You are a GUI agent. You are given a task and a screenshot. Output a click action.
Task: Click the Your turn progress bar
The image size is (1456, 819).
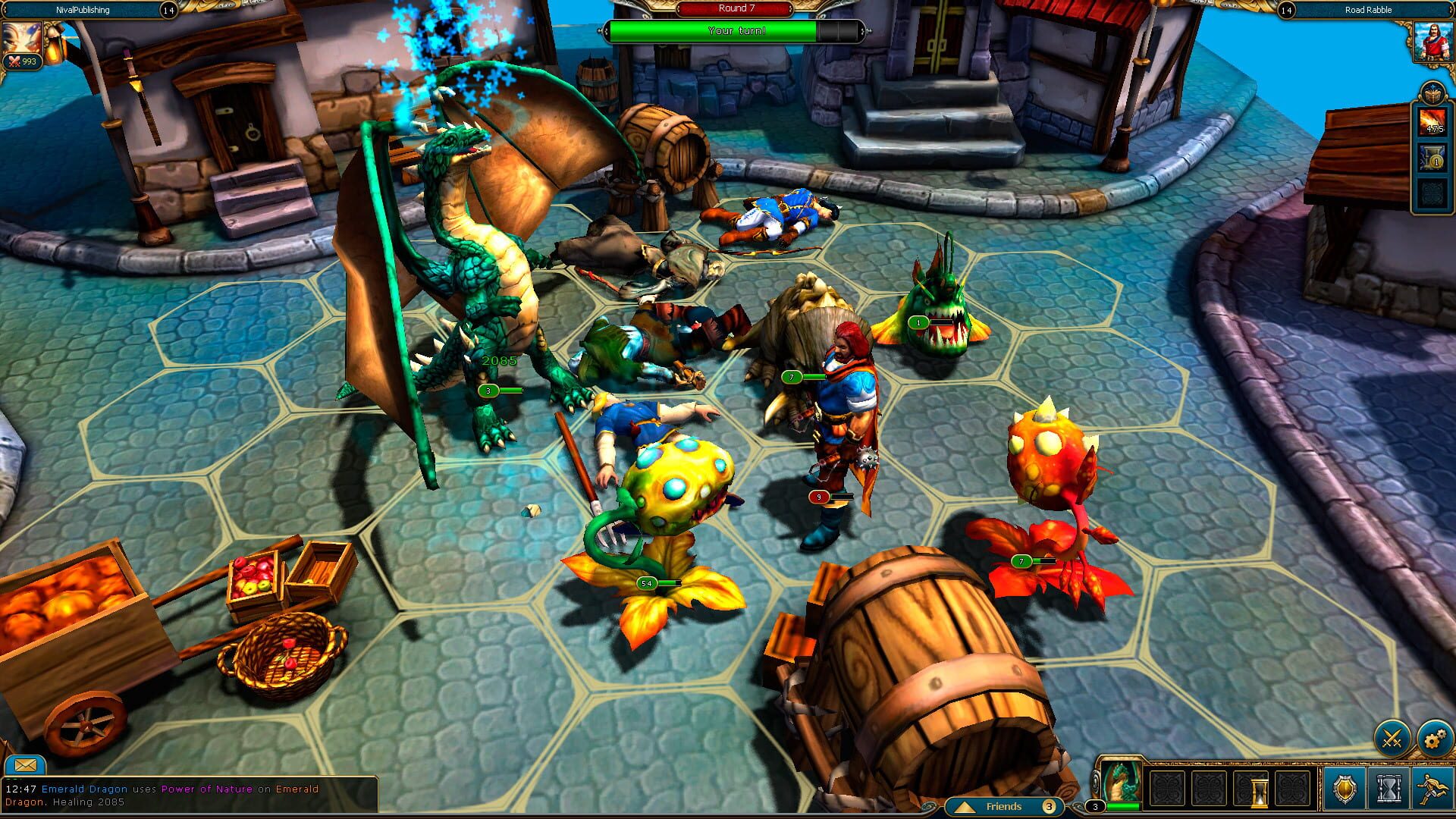tap(736, 31)
